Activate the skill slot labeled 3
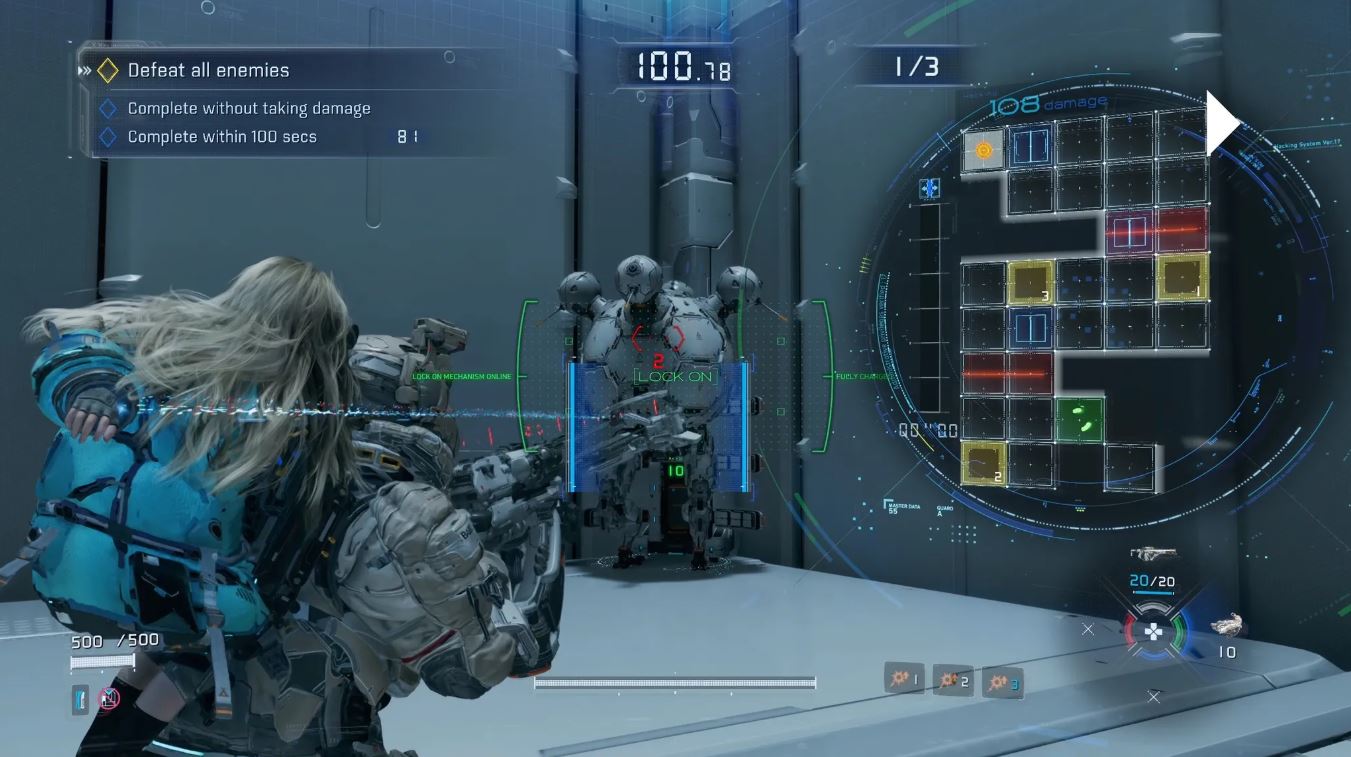Image resolution: width=1351 pixels, height=757 pixels. [x=1001, y=683]
